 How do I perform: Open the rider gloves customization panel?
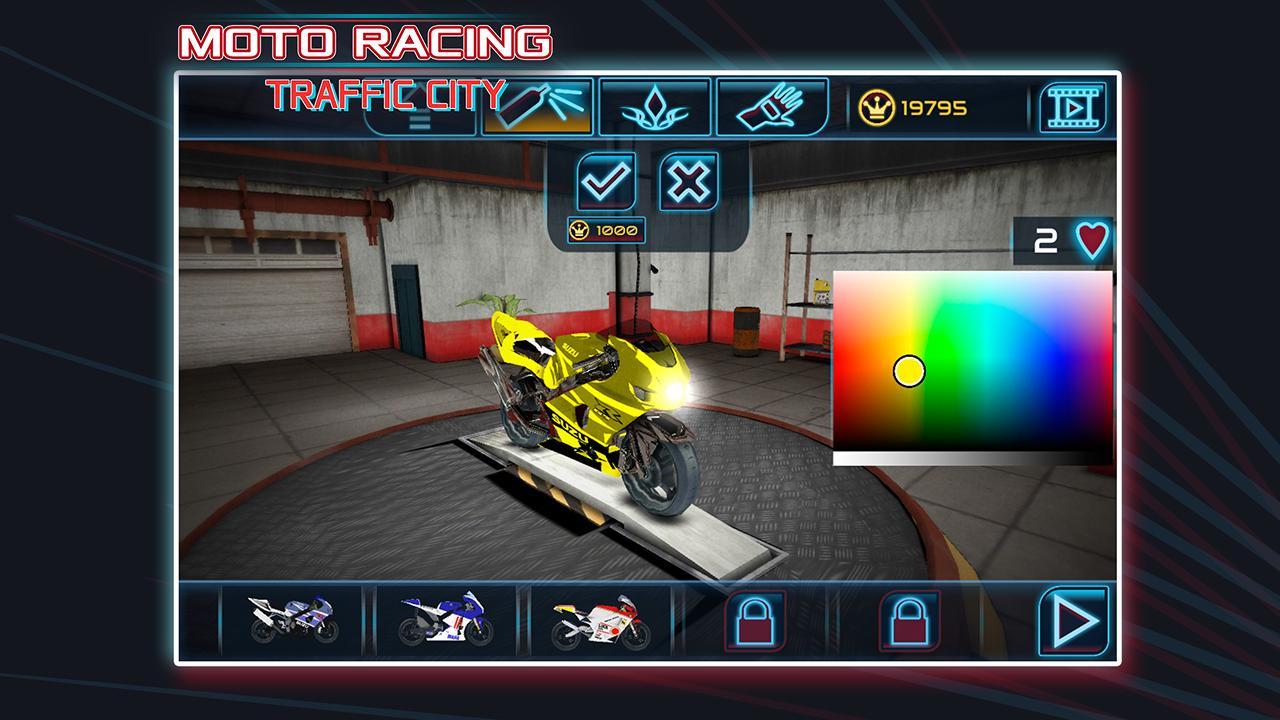click(x=772, y=107)
